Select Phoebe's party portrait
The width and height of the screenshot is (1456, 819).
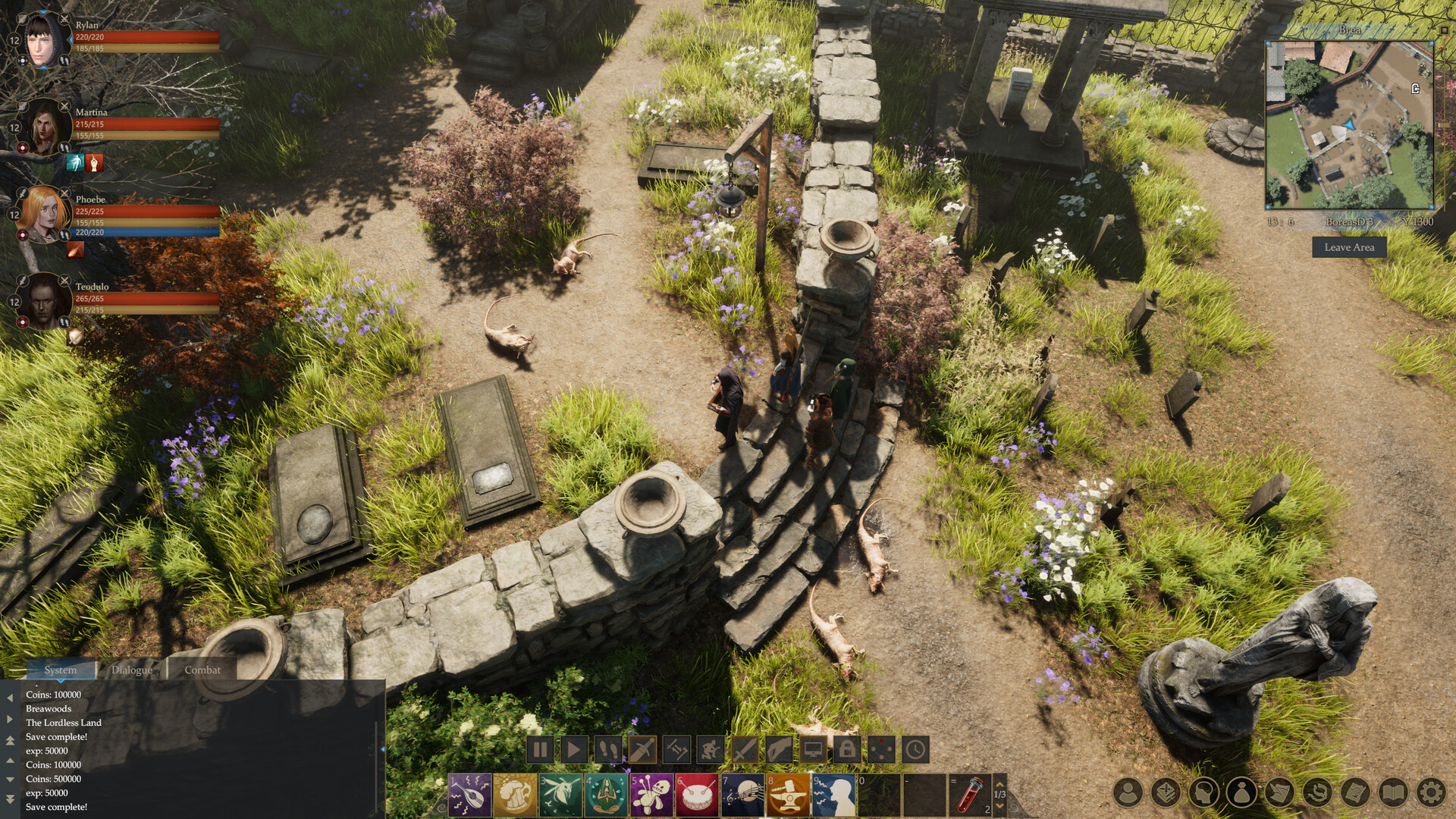coord(42,215)
